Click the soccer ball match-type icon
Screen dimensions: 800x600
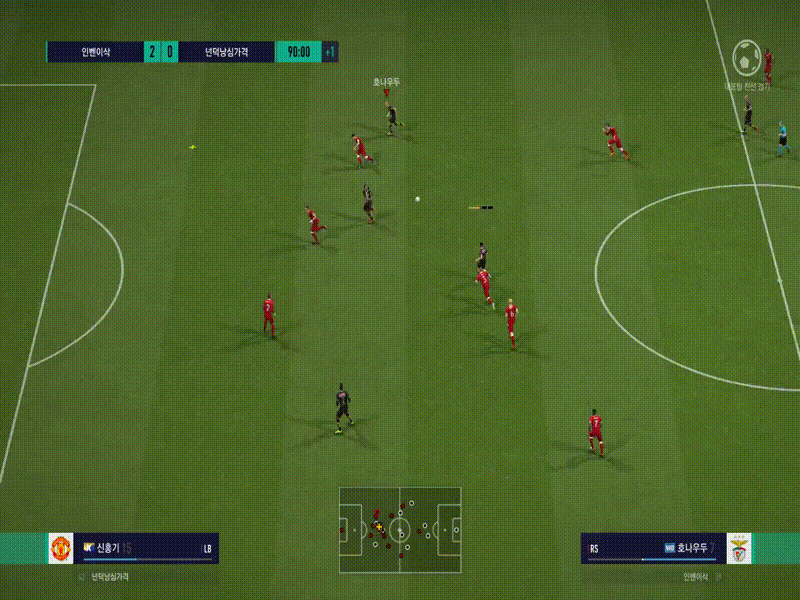click(x=747, y=59)
